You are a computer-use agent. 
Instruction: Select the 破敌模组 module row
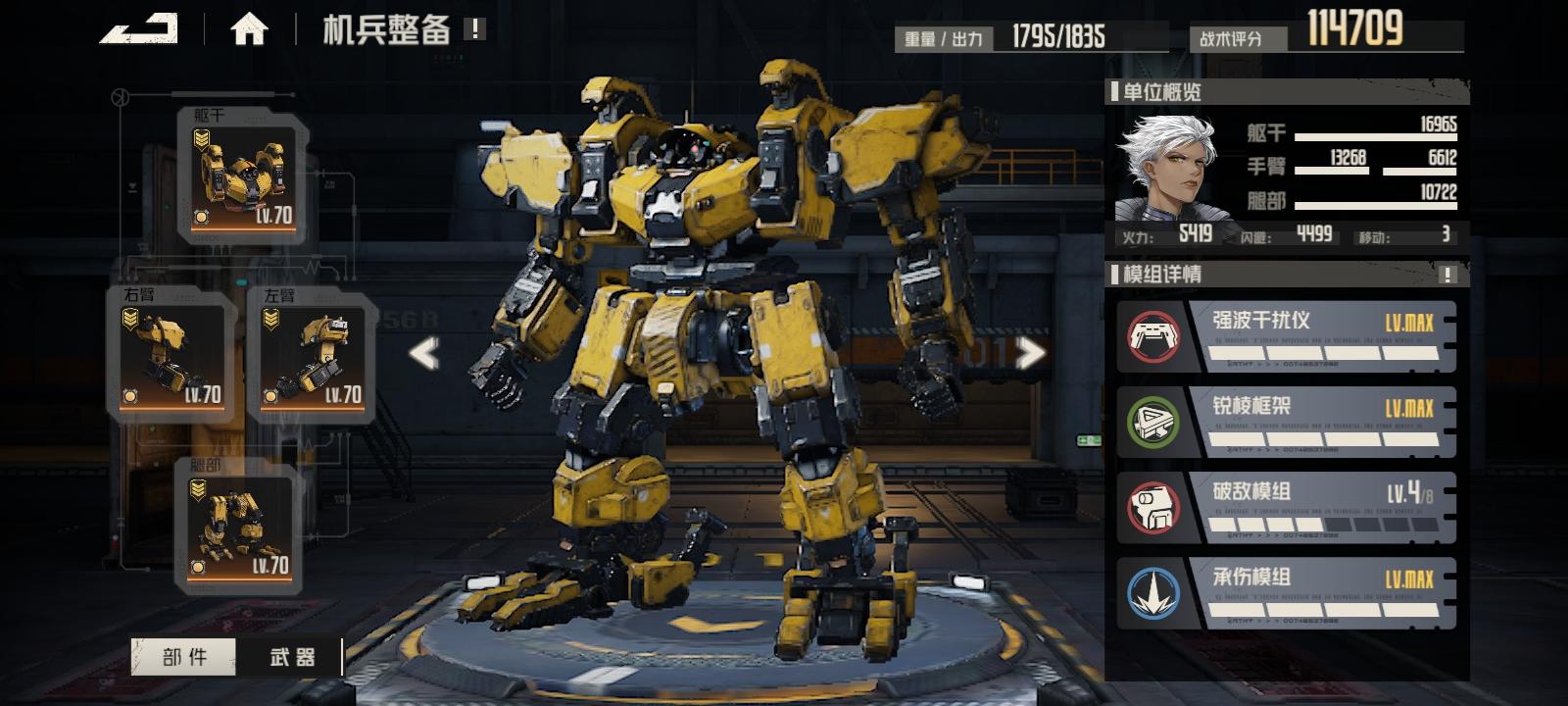point(1286,508)
